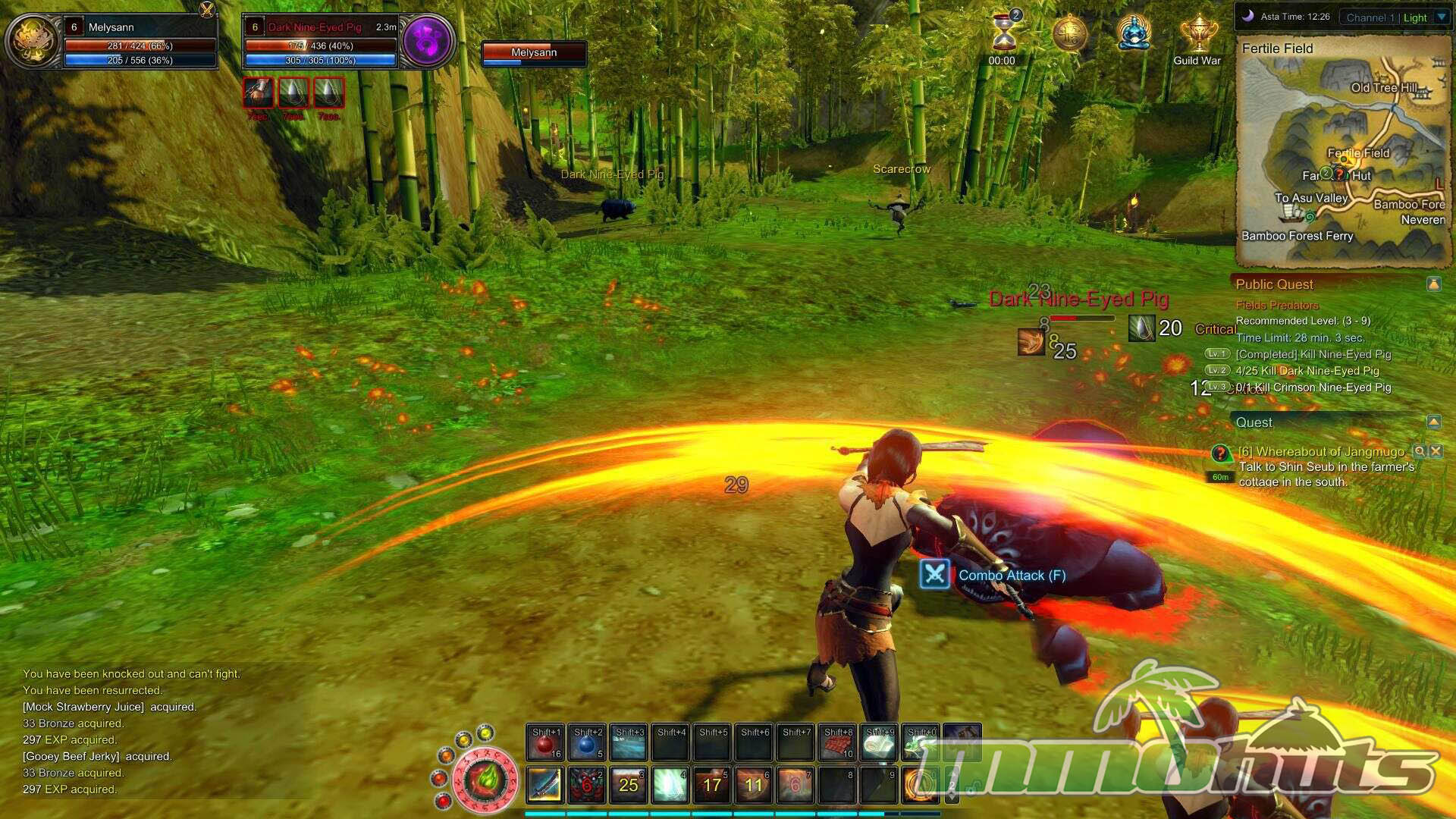Select the Whereabout of Jangmugo quest

[1320, 452]
